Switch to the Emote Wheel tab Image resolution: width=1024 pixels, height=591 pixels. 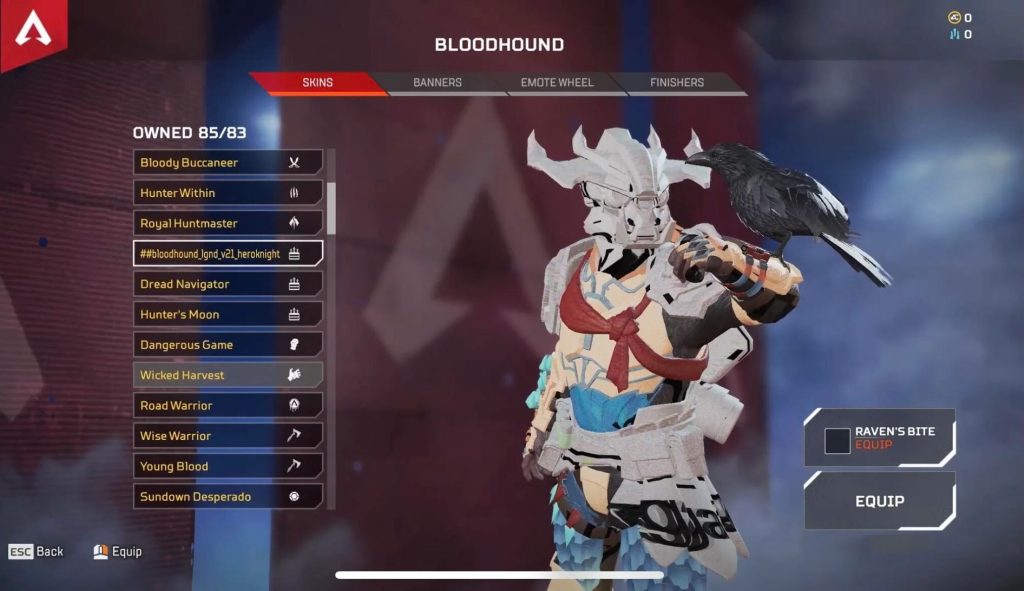pos(556,83)
